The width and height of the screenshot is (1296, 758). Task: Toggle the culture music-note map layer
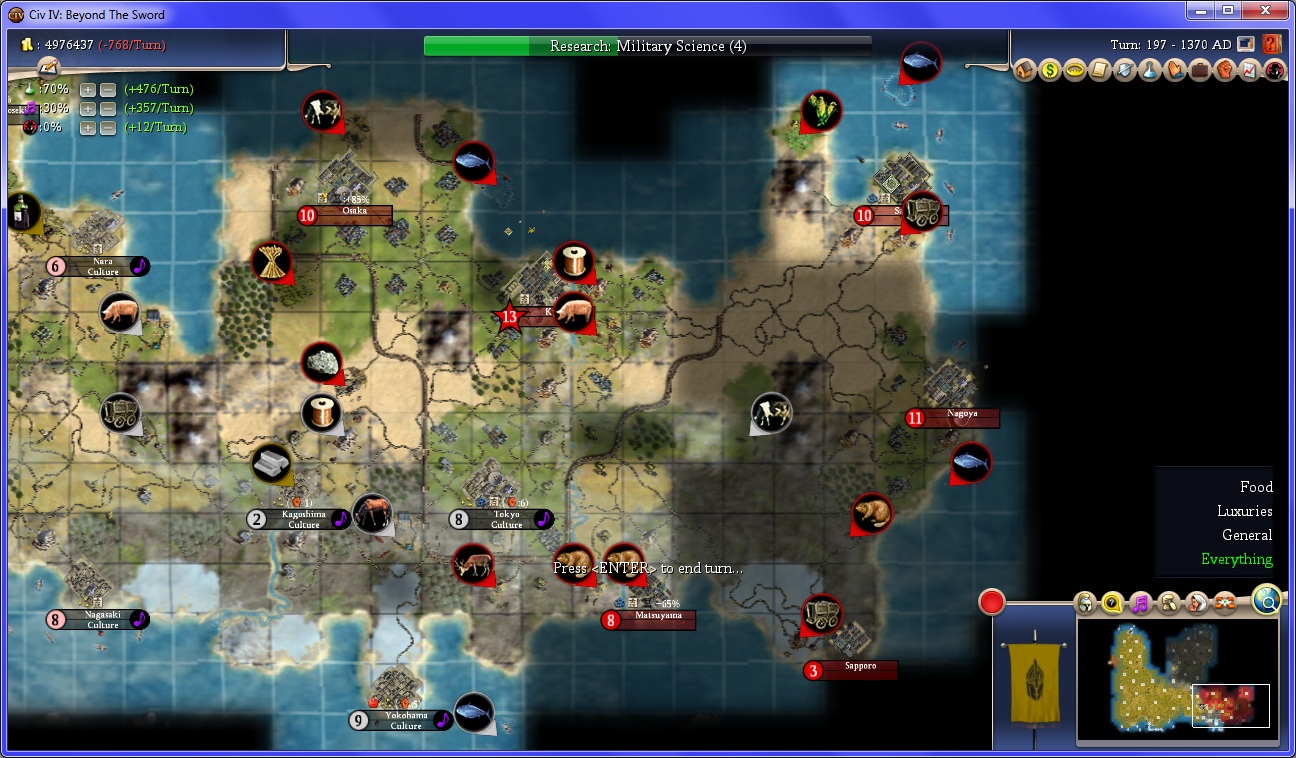1140,603
